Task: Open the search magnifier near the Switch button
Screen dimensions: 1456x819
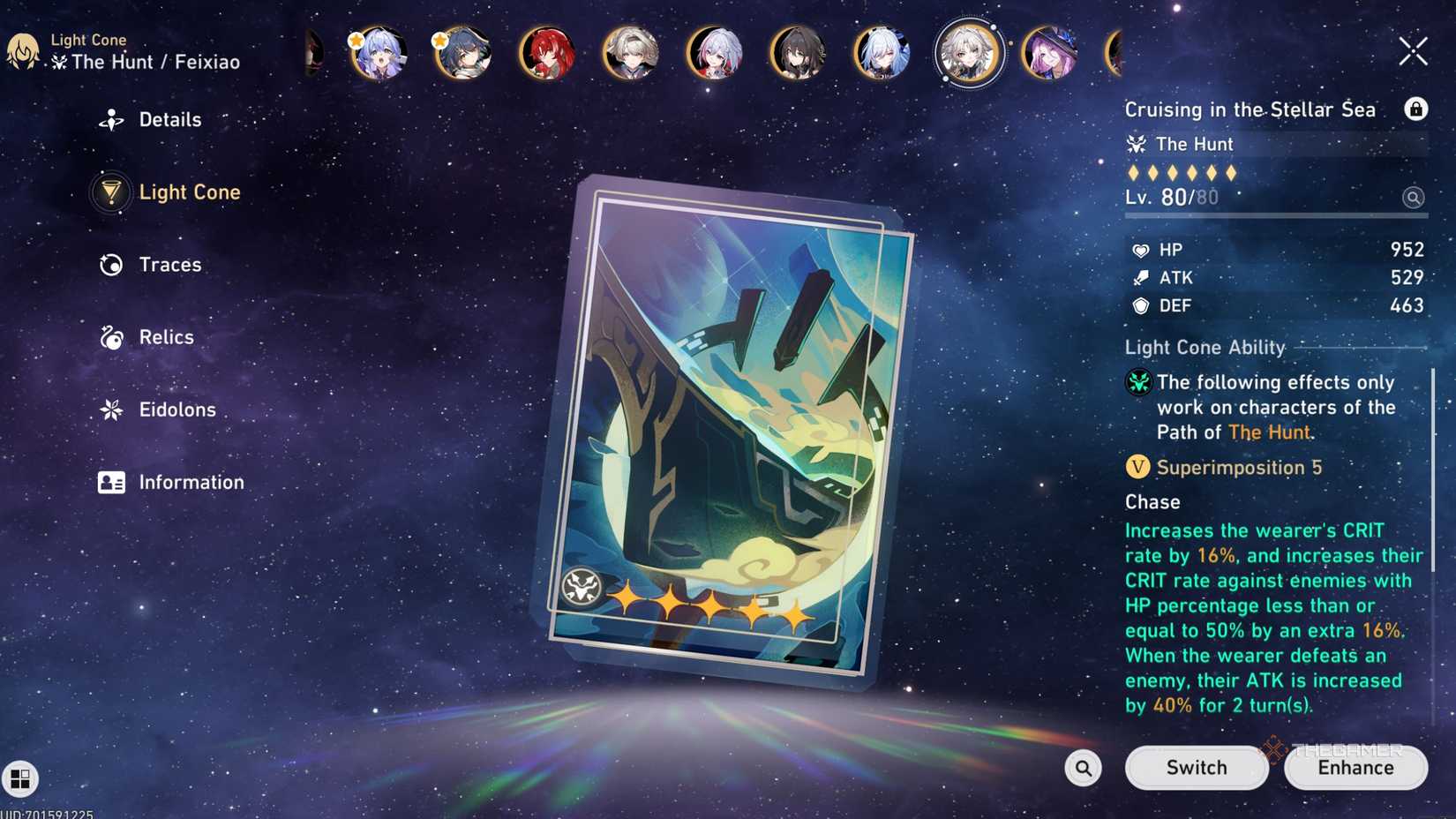Action: [1083, 768]
